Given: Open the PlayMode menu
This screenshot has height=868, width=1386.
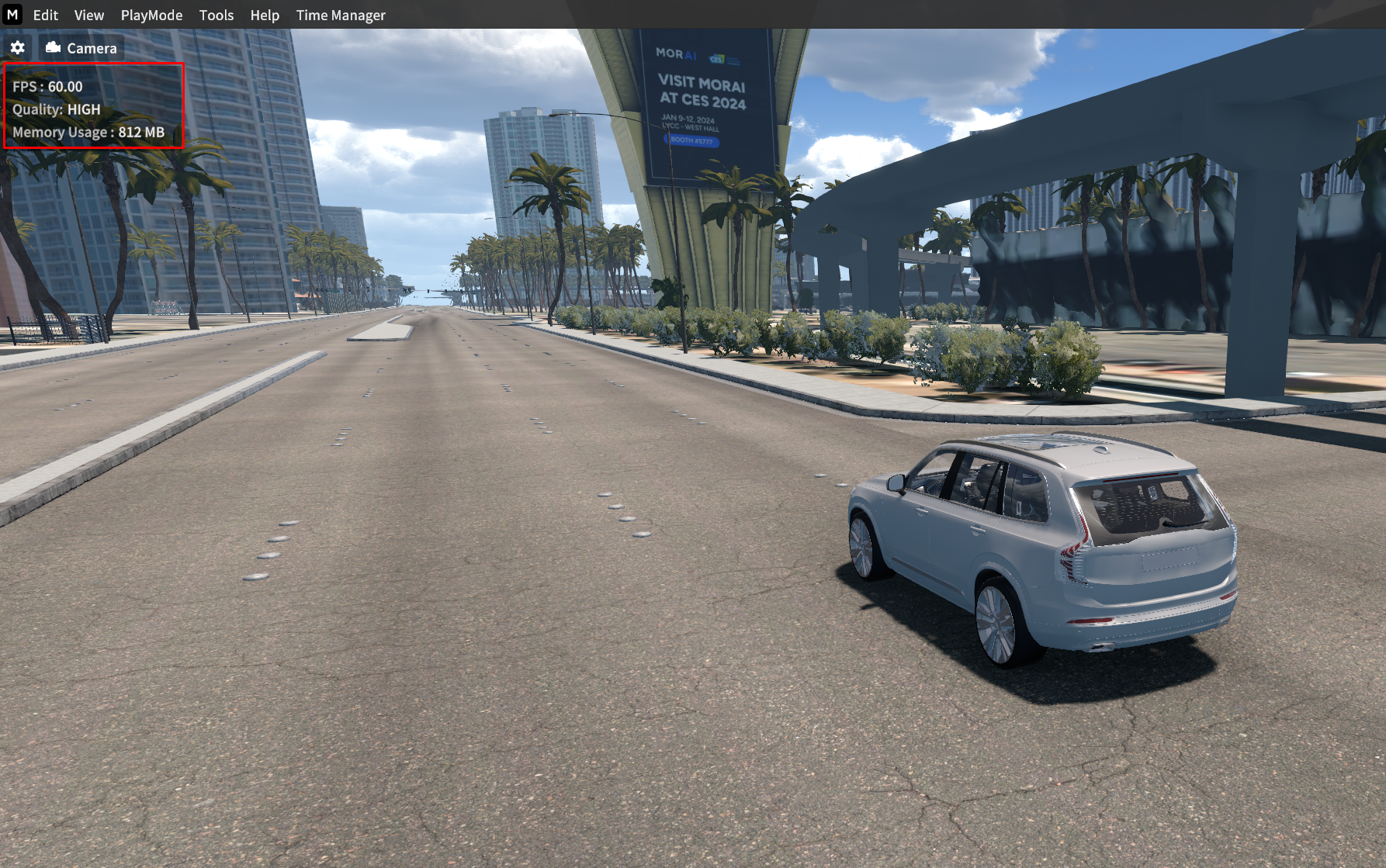Looking at the screenshot, I should pyautogui.click(x=151, y=15).
